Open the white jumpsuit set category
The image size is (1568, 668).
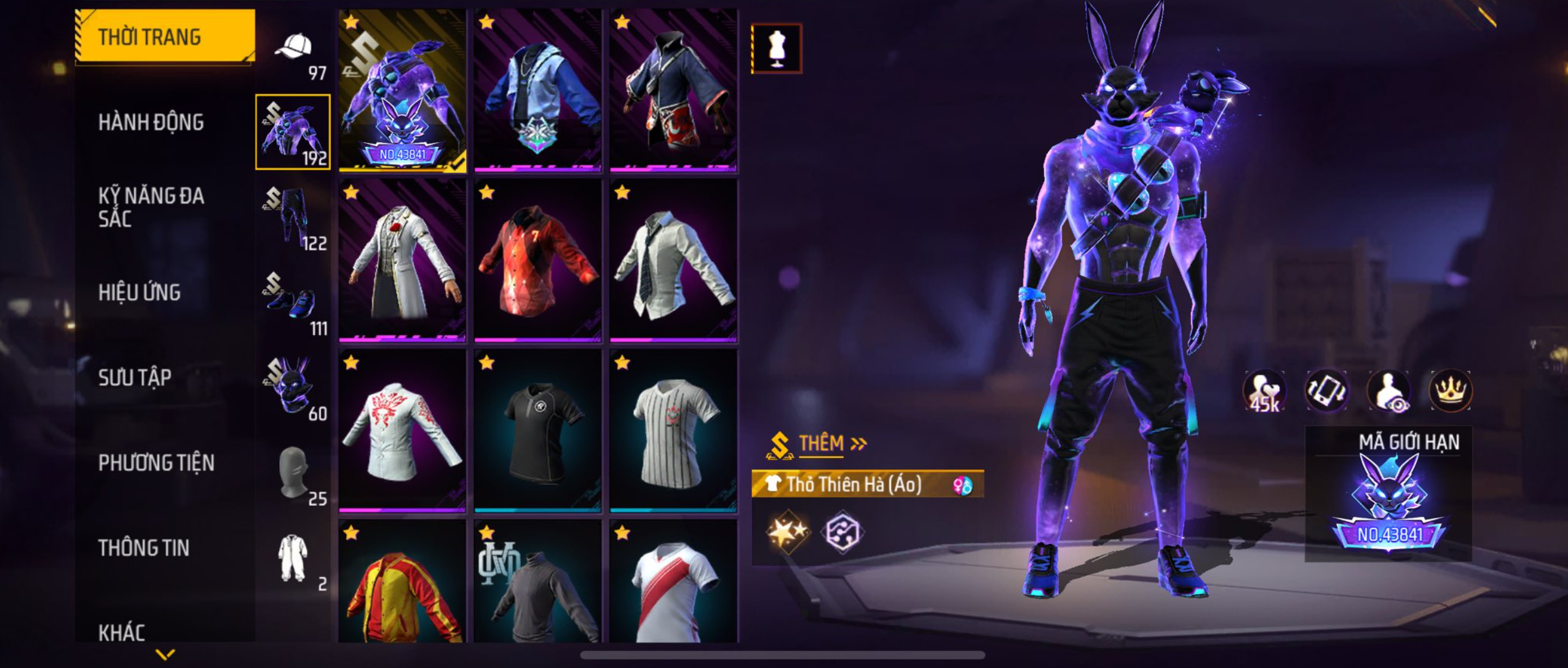pos(293,558)
